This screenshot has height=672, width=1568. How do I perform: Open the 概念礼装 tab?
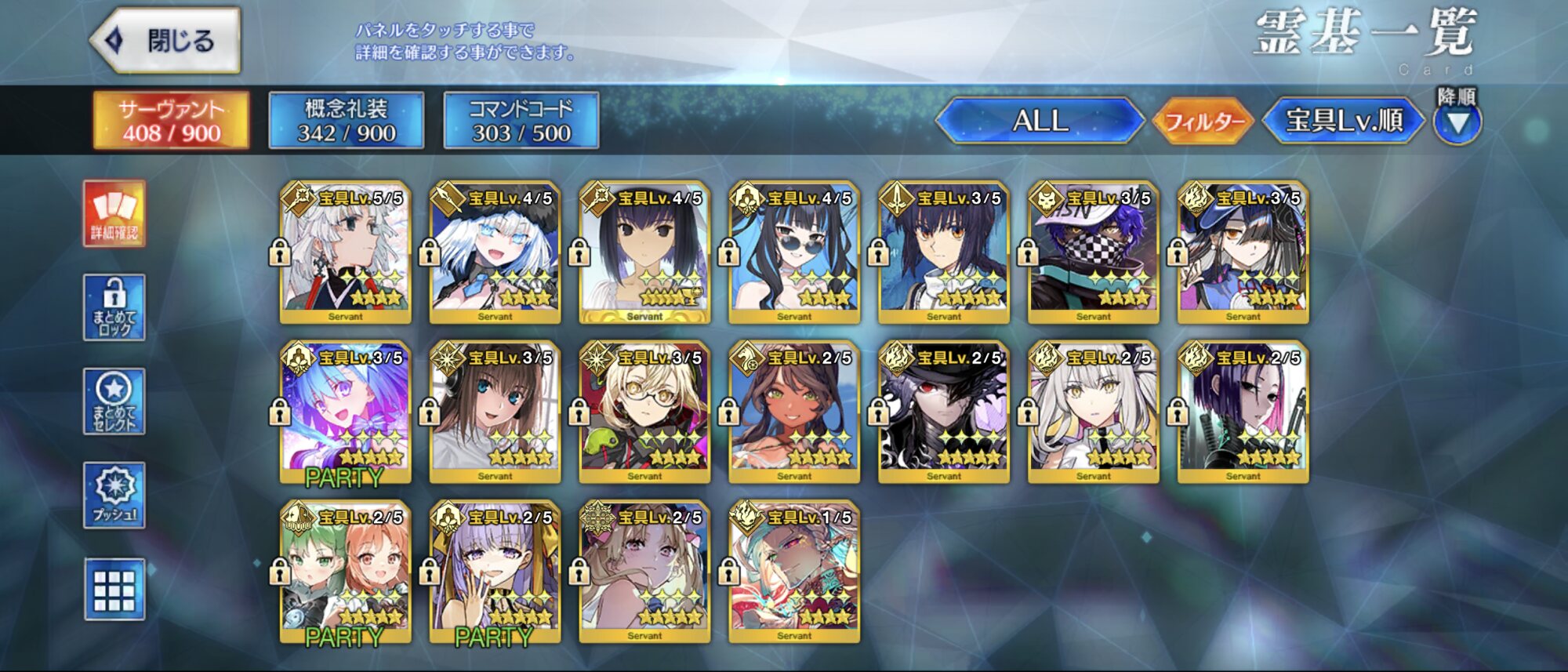click(x=346, y=121)
